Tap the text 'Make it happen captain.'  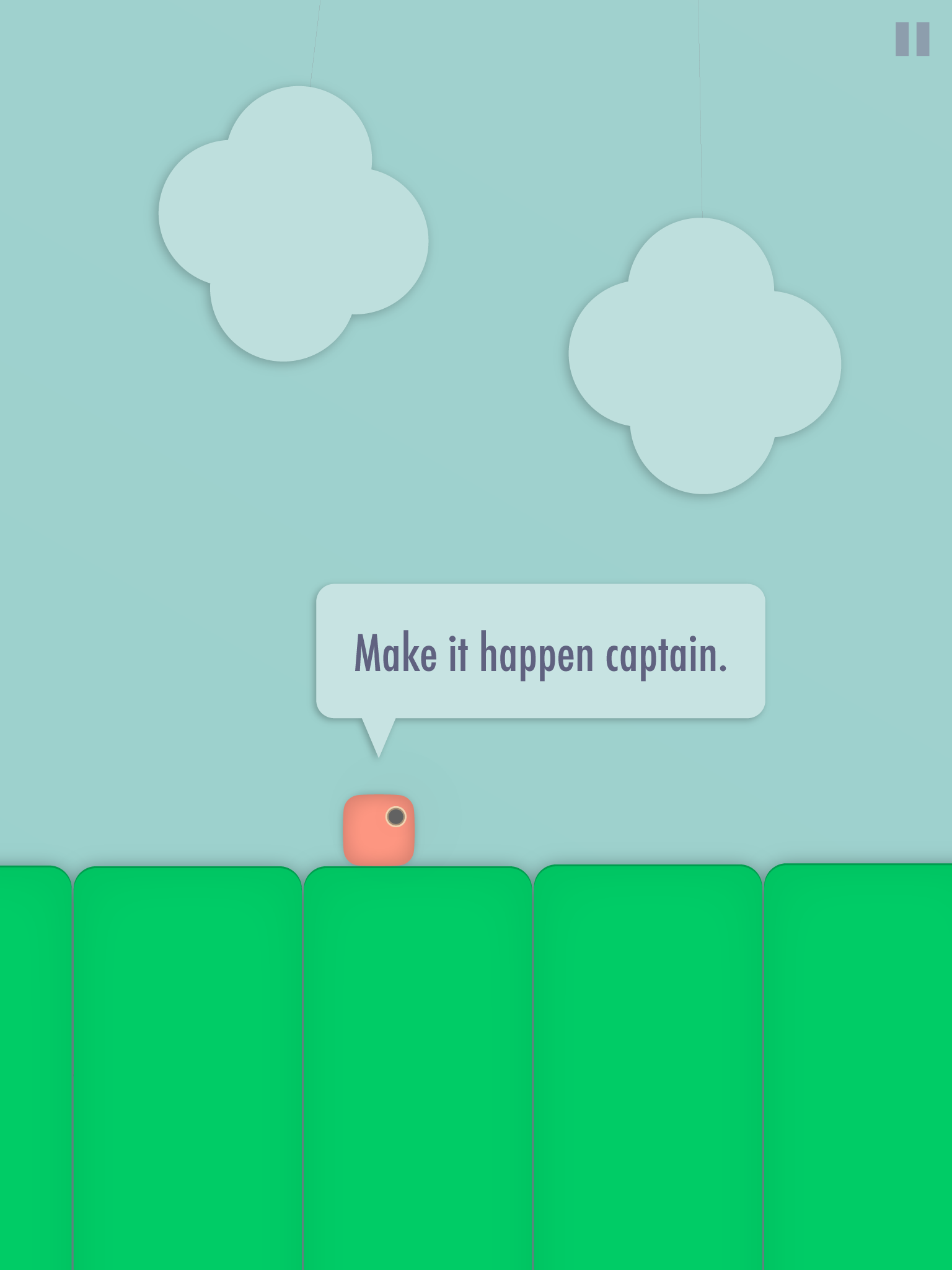coord(541,652)
